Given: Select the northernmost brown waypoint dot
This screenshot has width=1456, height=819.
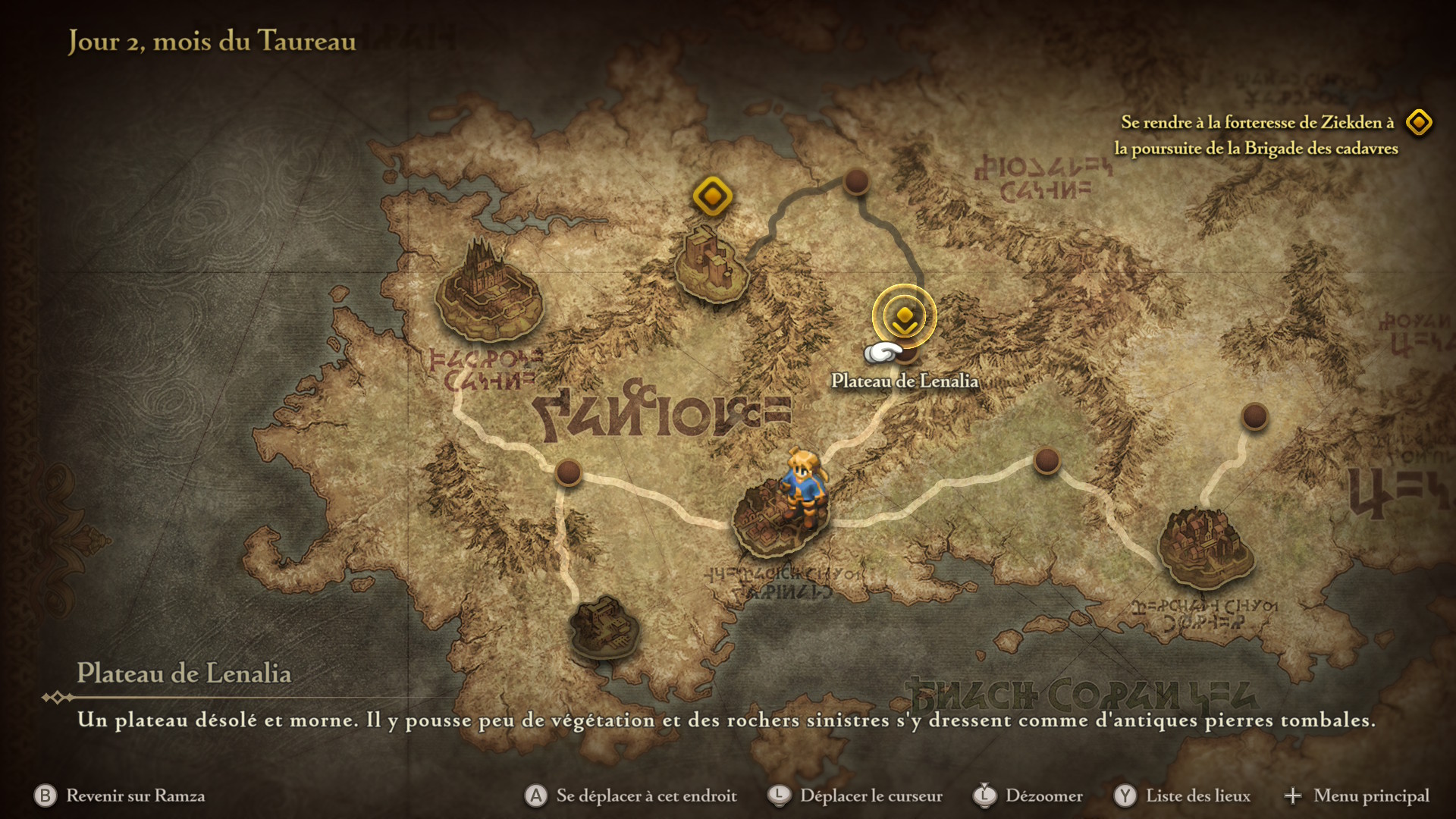Looking at the screenshot, I should pyautogui.click(x=856, y=181).
